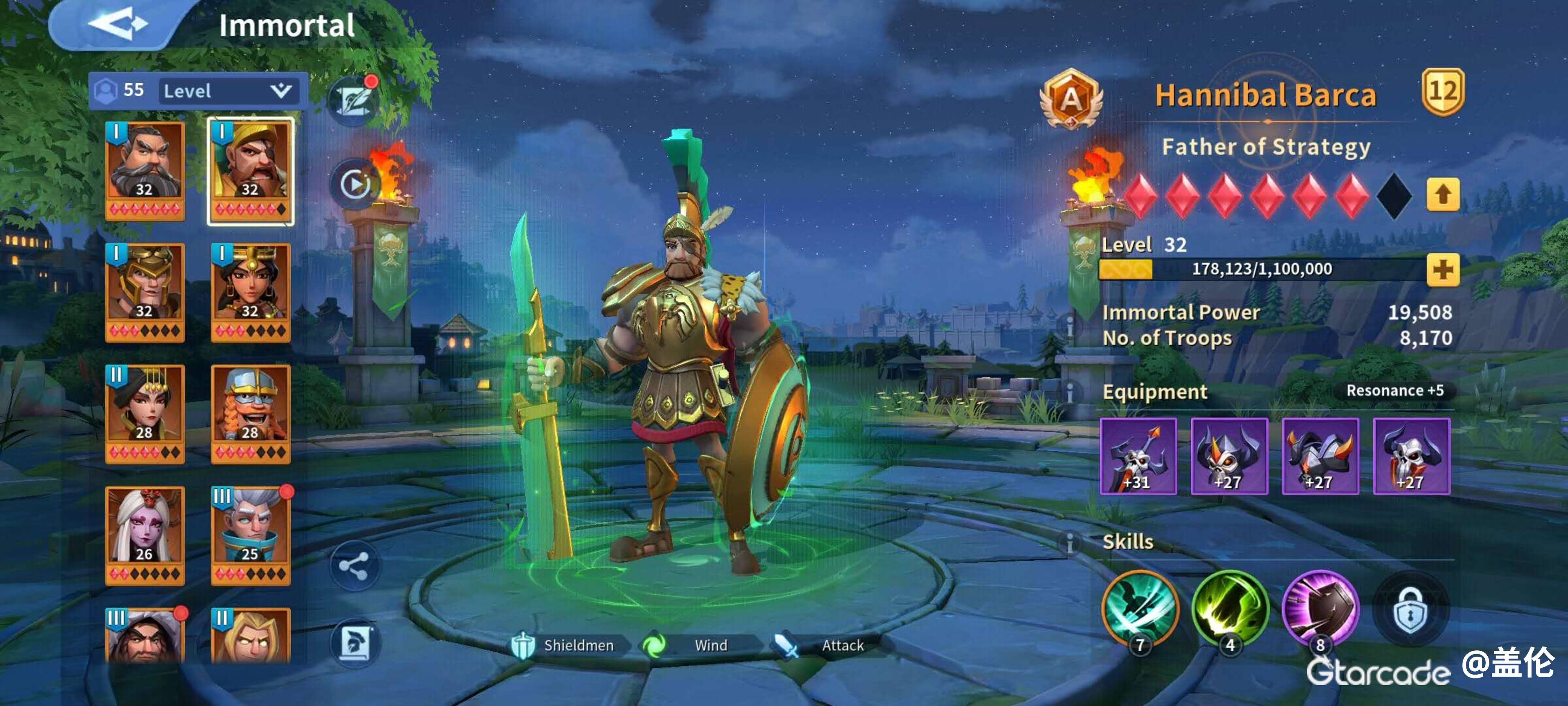Open the helmet scroll biography icon
Viewport: 1568px width, 706px height.
[355, 643]
